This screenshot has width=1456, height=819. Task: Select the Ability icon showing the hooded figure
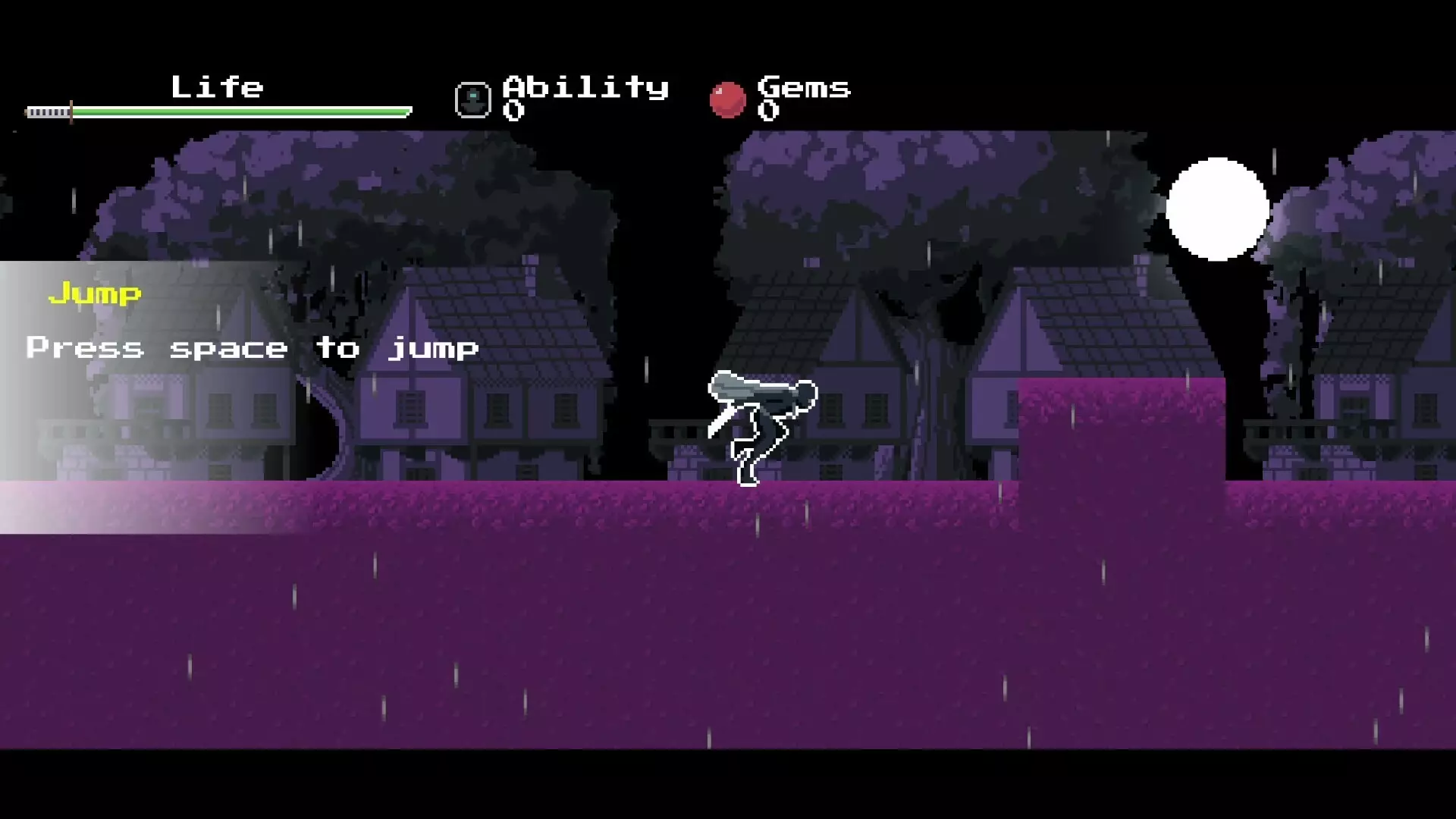pyautogui.click(x=472, y=99)
